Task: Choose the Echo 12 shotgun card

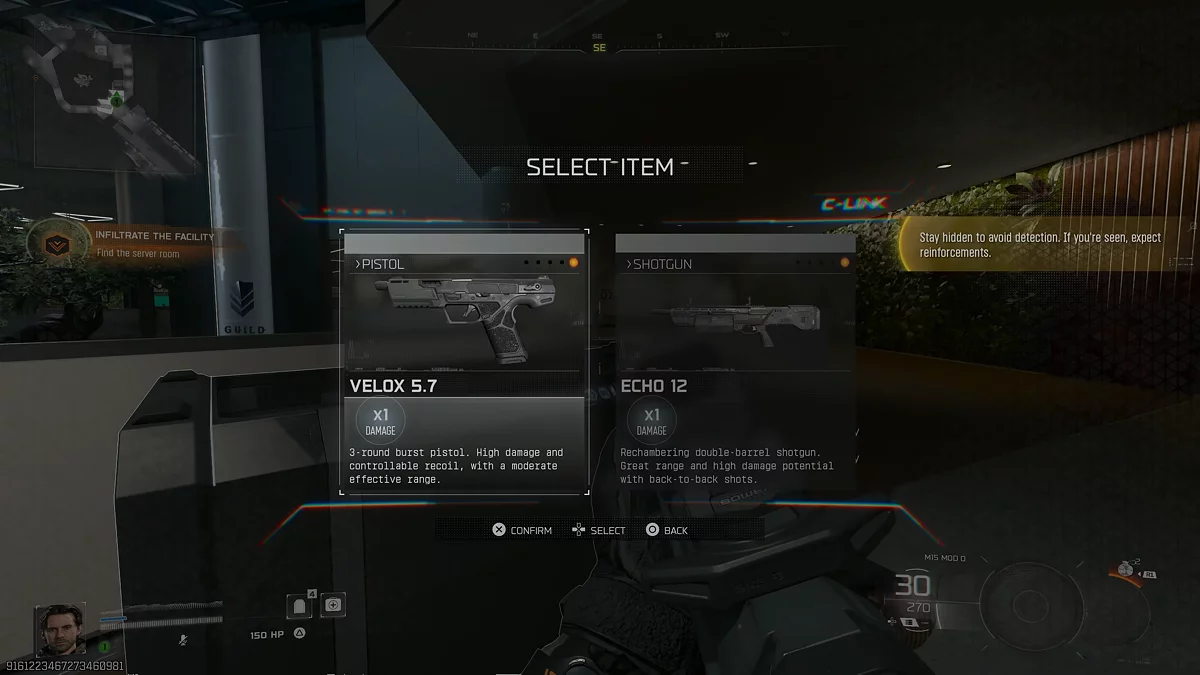Action: [735, 362]
